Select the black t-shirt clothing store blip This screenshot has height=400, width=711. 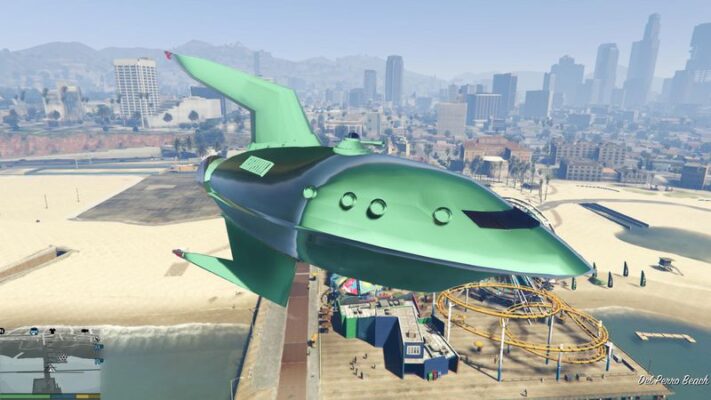click(x=52, y=331)
